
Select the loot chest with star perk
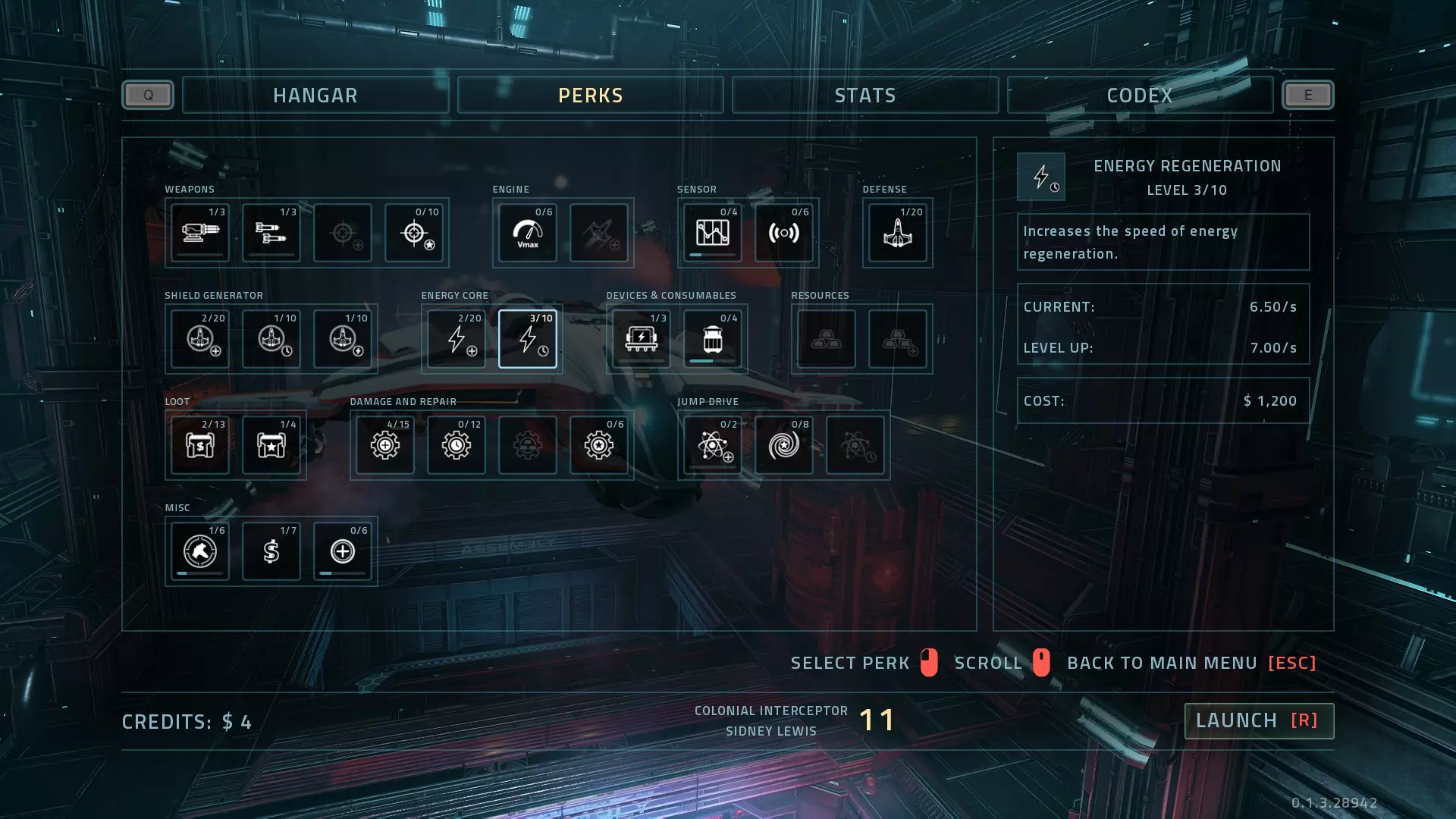271,445
